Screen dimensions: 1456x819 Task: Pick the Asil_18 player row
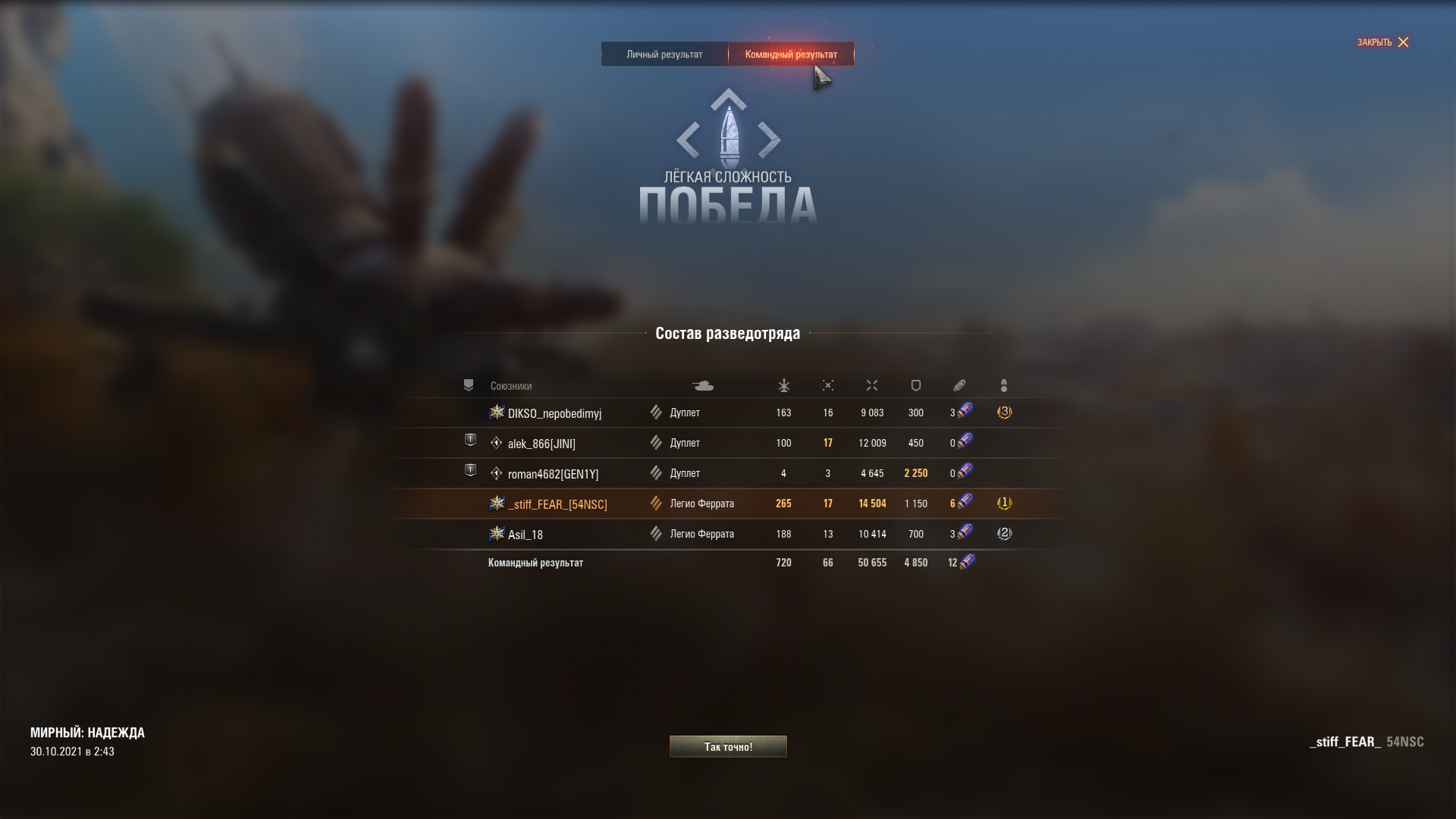526,535
